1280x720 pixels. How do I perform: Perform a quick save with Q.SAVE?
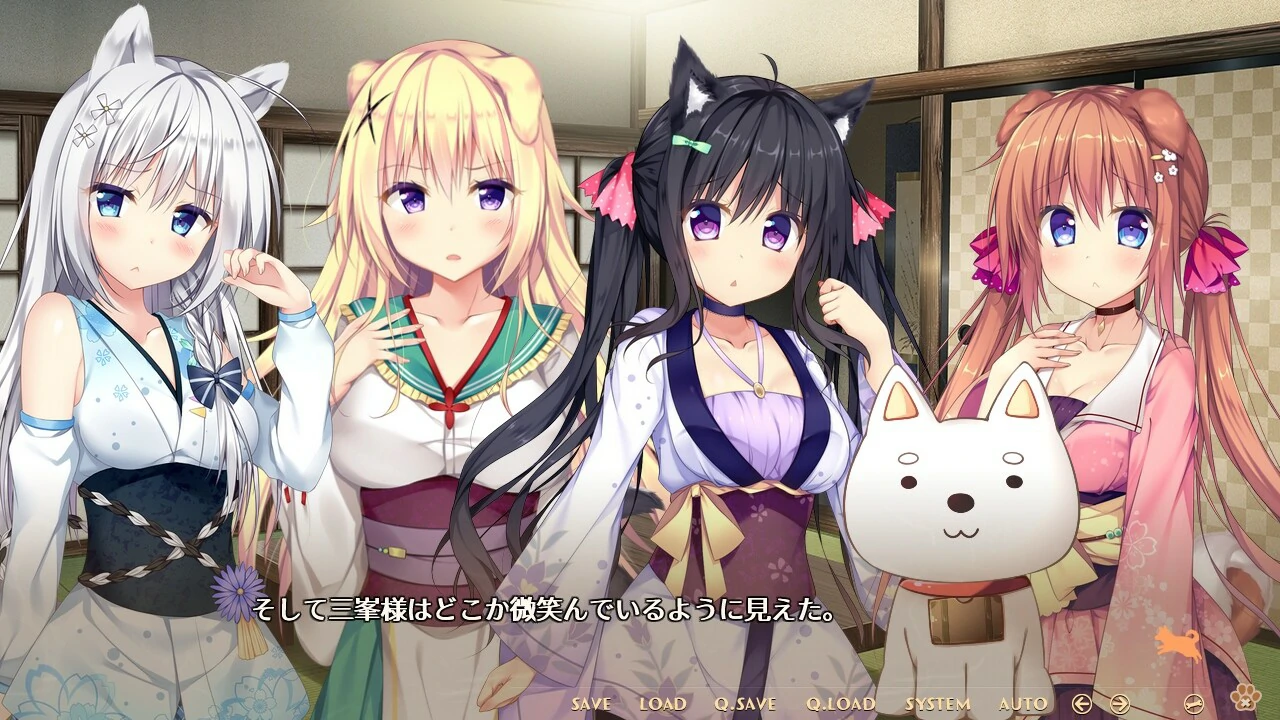744,704
